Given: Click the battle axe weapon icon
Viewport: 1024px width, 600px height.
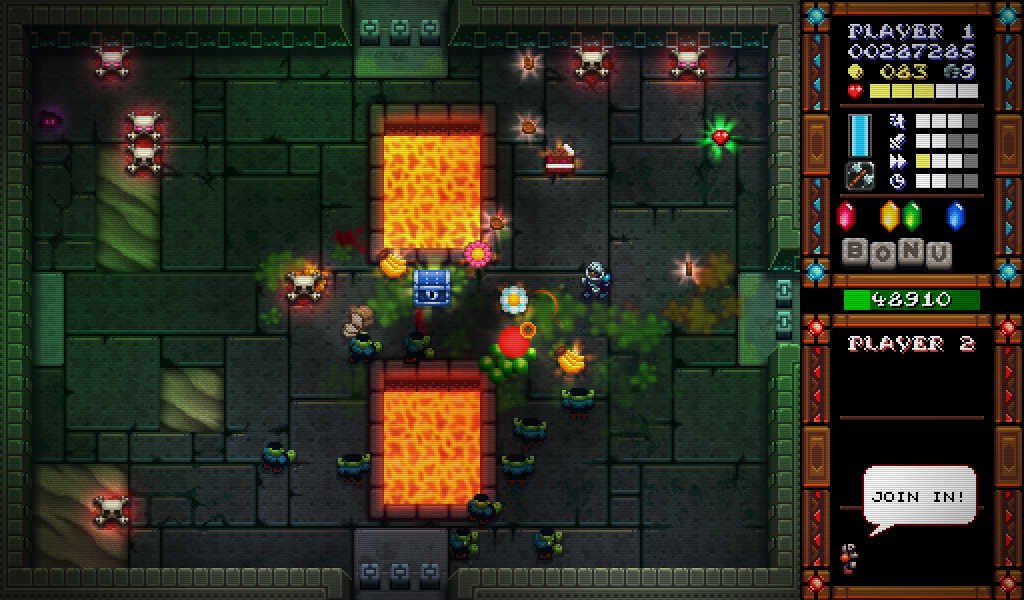Looking at the screenshot, I should pos(859,176).
